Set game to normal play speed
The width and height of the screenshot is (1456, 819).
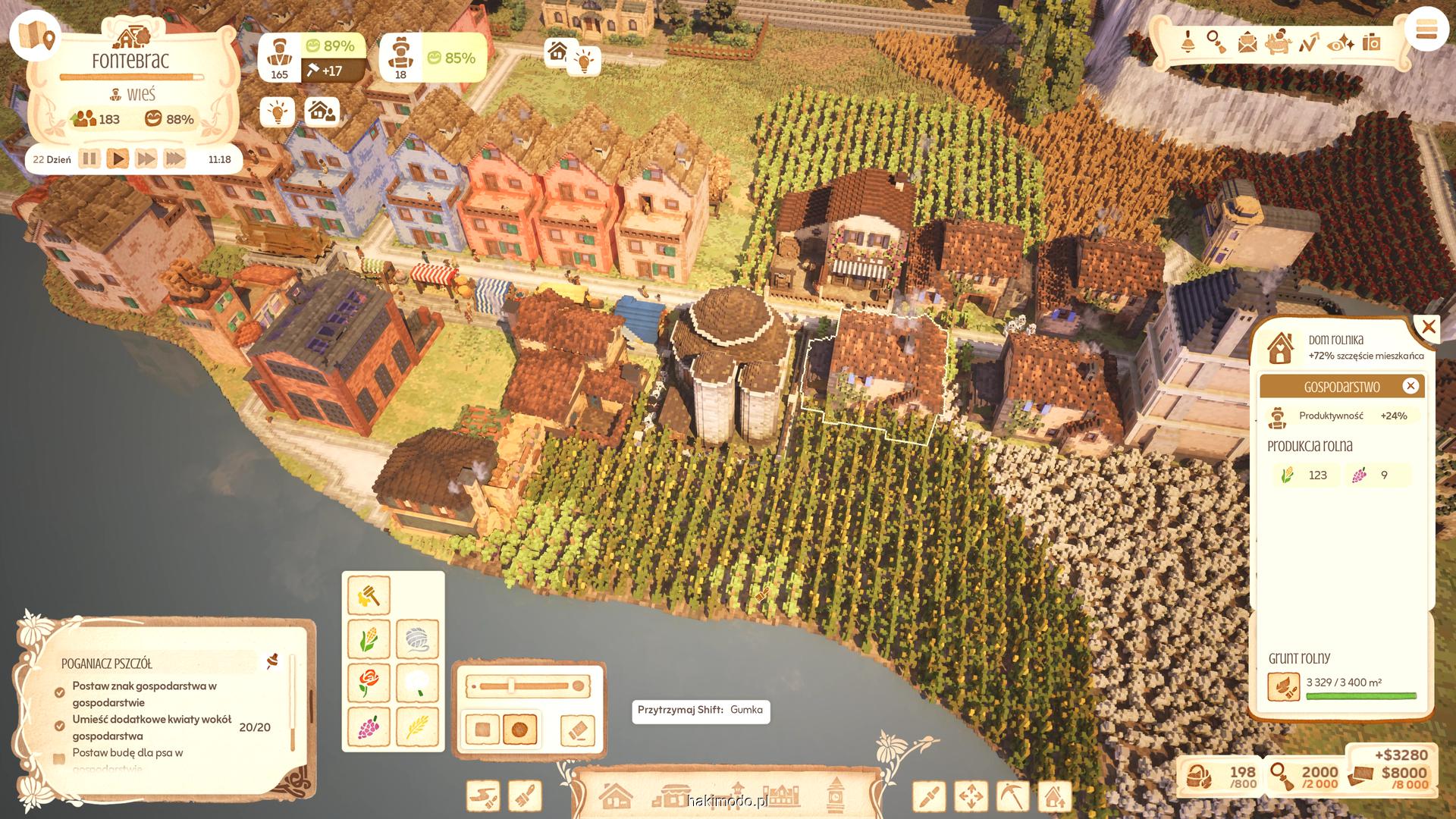[x=118, y=159]
